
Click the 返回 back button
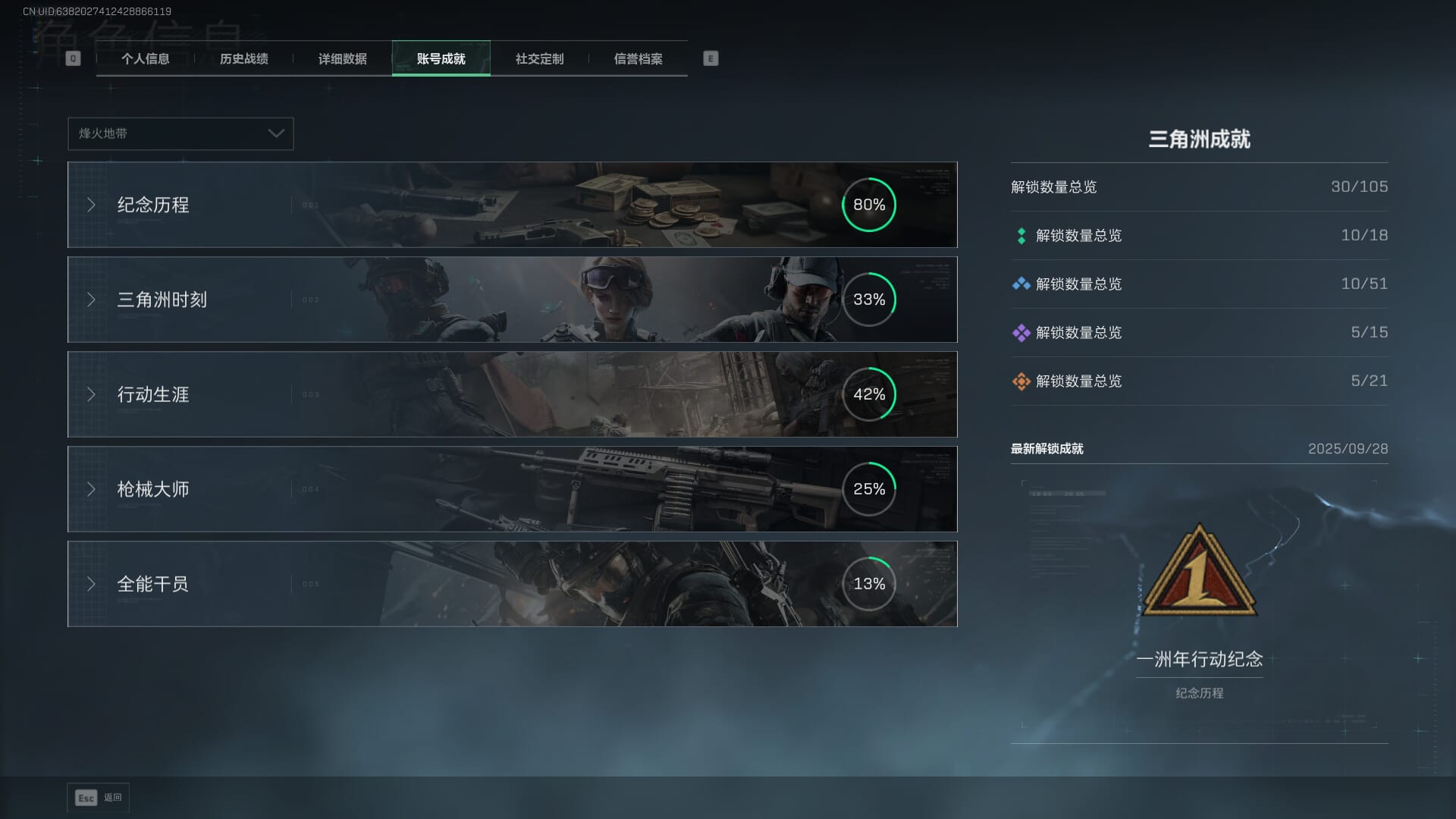(99, 798)
